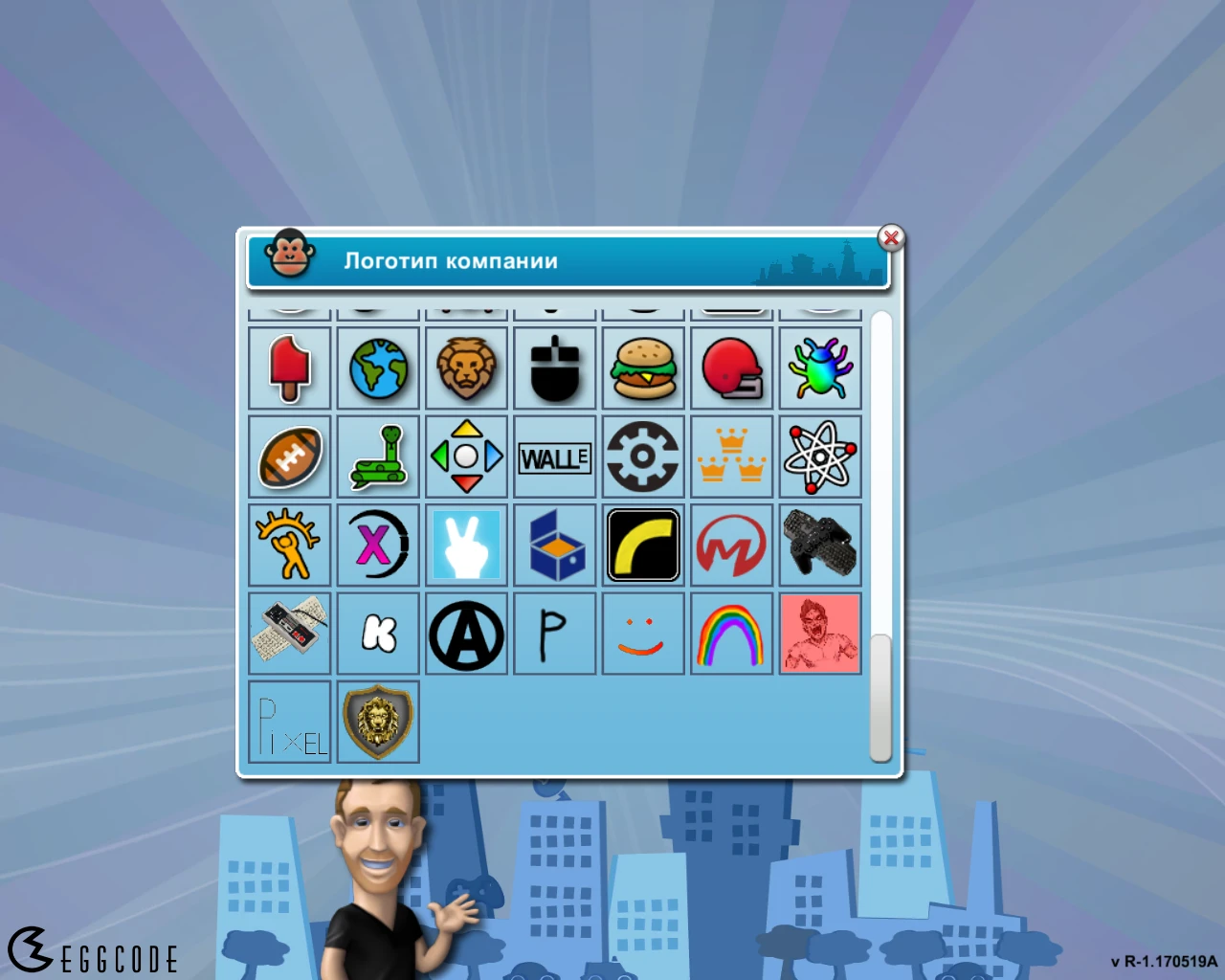This screenshot has width=1225, height=980.
Task: Select the anarchy letter A logo
Action: (466, 634)
